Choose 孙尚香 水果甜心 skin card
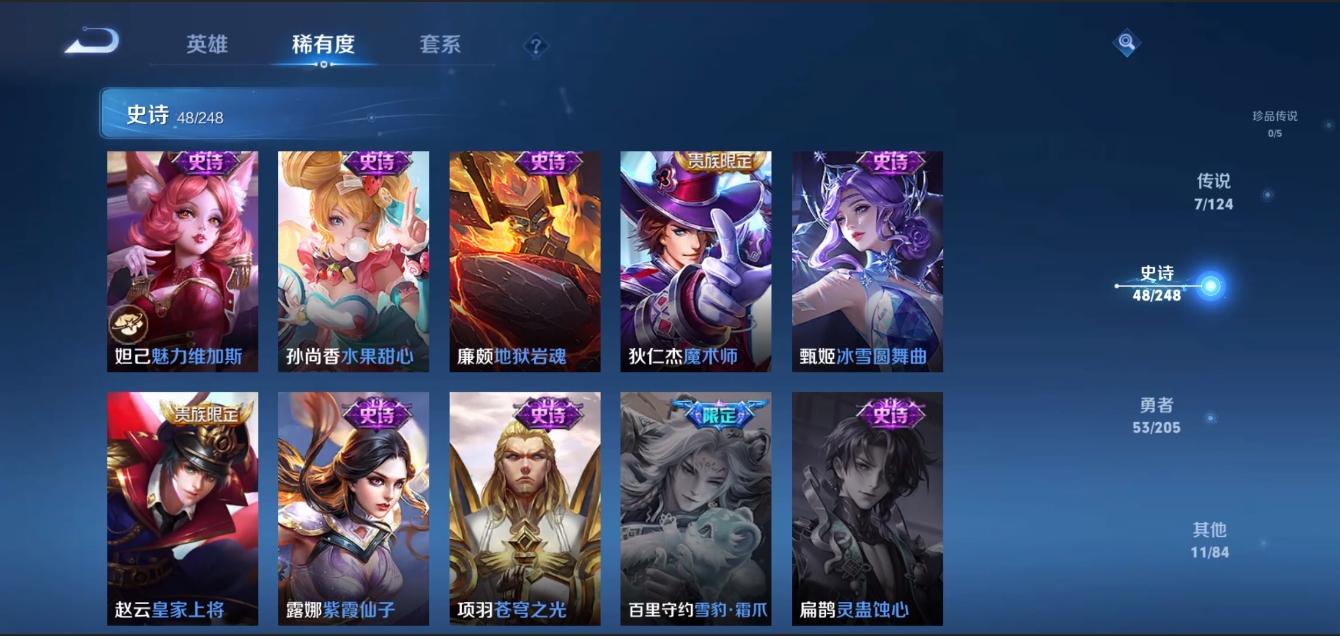The height and width of the screenshot is (636, 1340). 353,262
